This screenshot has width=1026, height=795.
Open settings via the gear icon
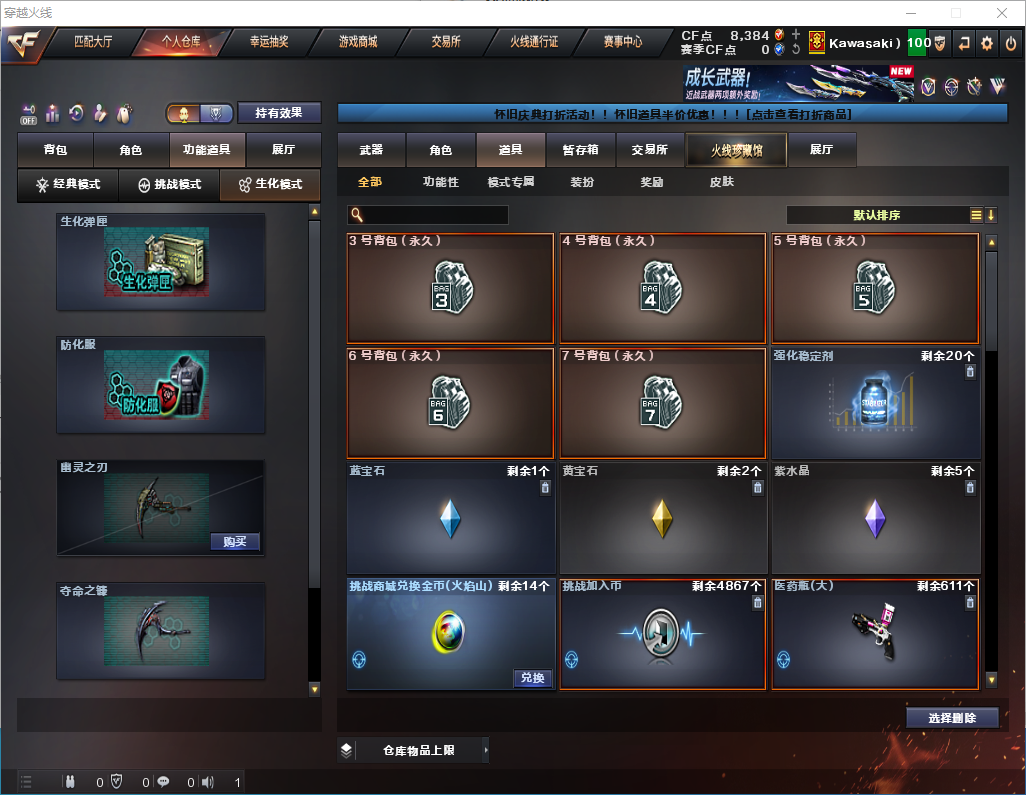pos(987,43)
